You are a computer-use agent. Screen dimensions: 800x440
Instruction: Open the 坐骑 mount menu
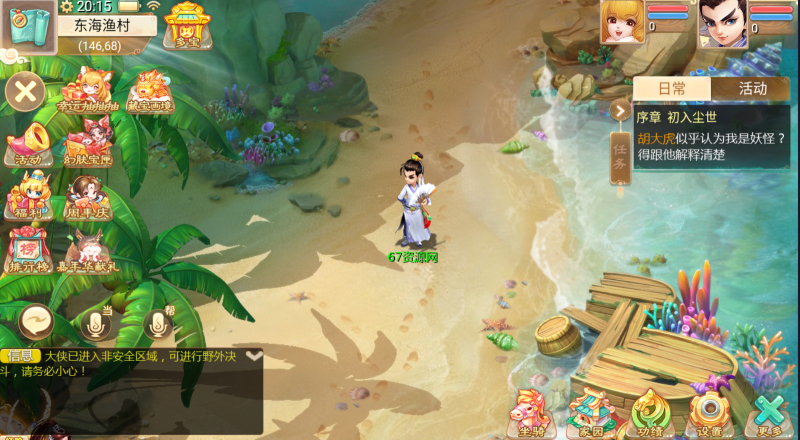coord(531,411)
